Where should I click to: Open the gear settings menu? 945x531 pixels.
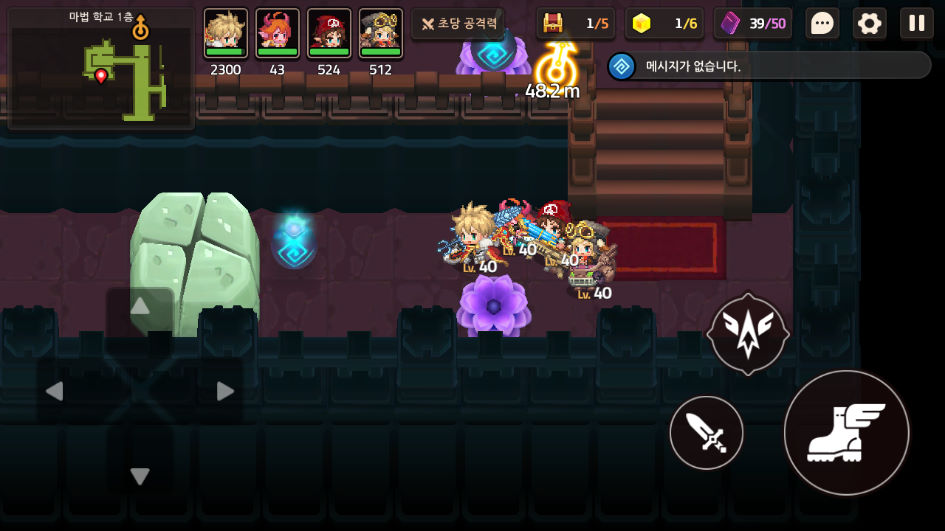[x=869, y=23]
